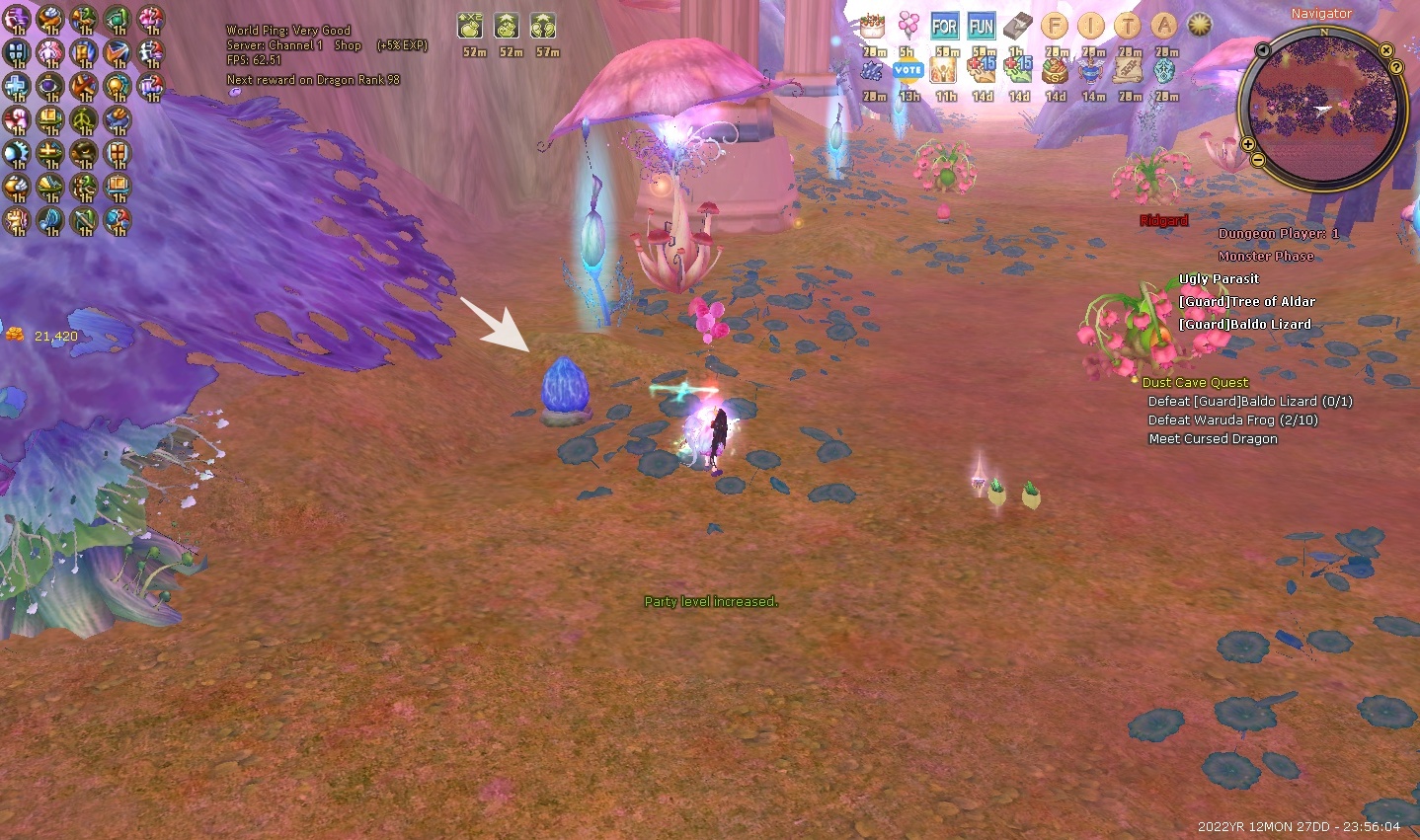Collapse the Navigator with the left arrow

pyautogui.click(x=1262, y=50)
